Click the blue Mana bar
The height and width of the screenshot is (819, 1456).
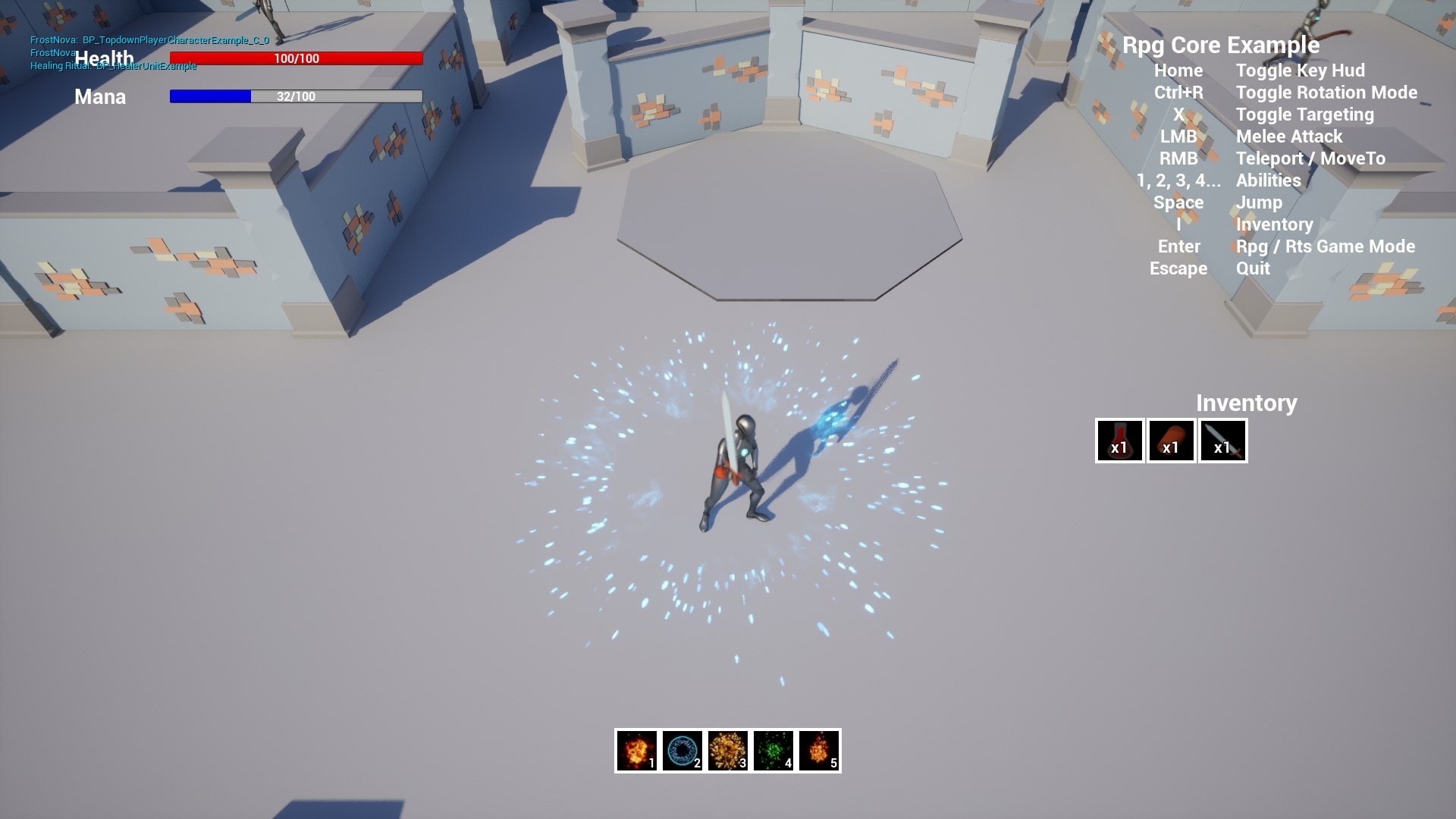(296, 96)
